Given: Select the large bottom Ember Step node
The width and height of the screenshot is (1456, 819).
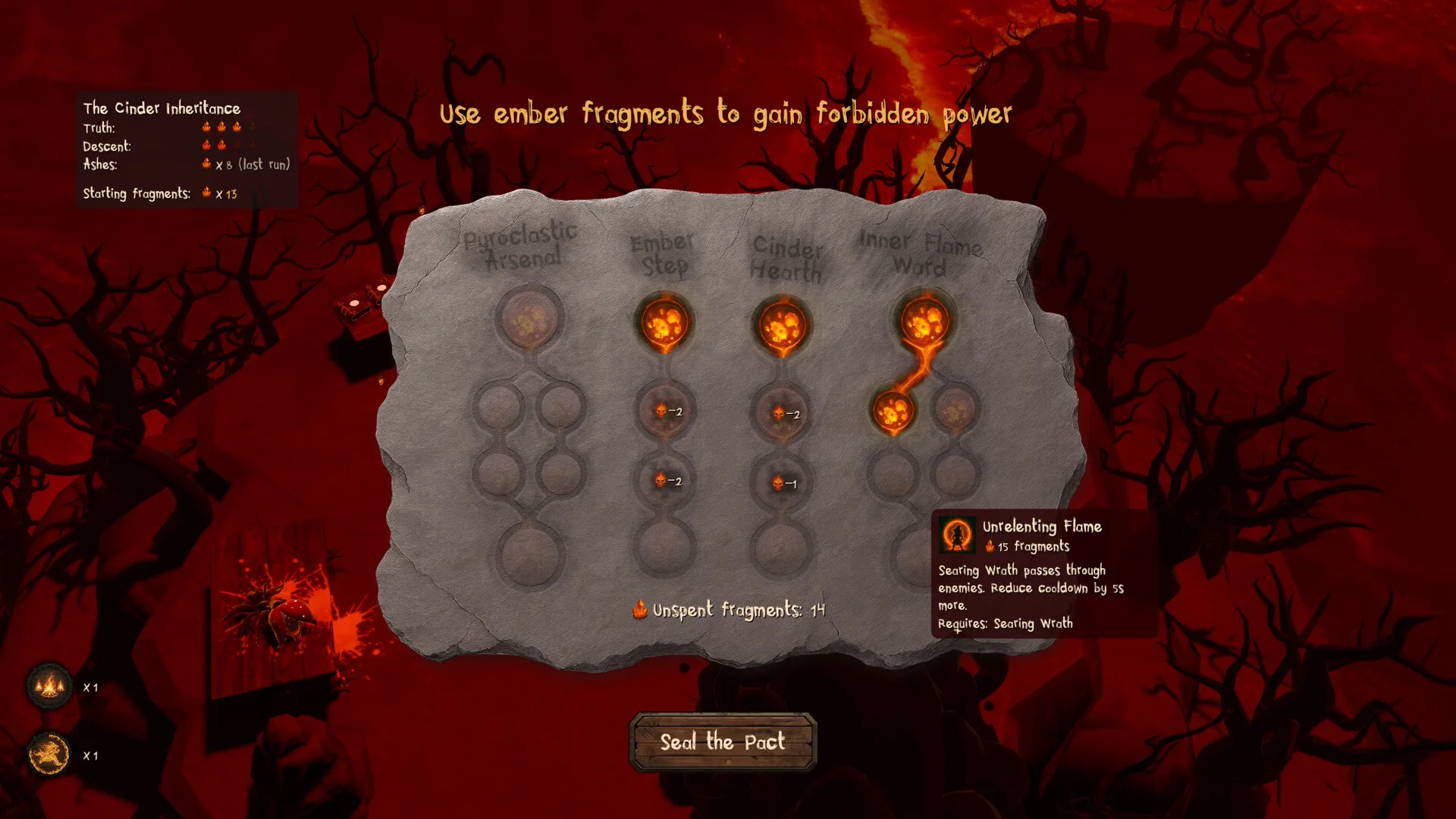Looking at the screenshot, I should pyautogui.click(x=664, y=548).
